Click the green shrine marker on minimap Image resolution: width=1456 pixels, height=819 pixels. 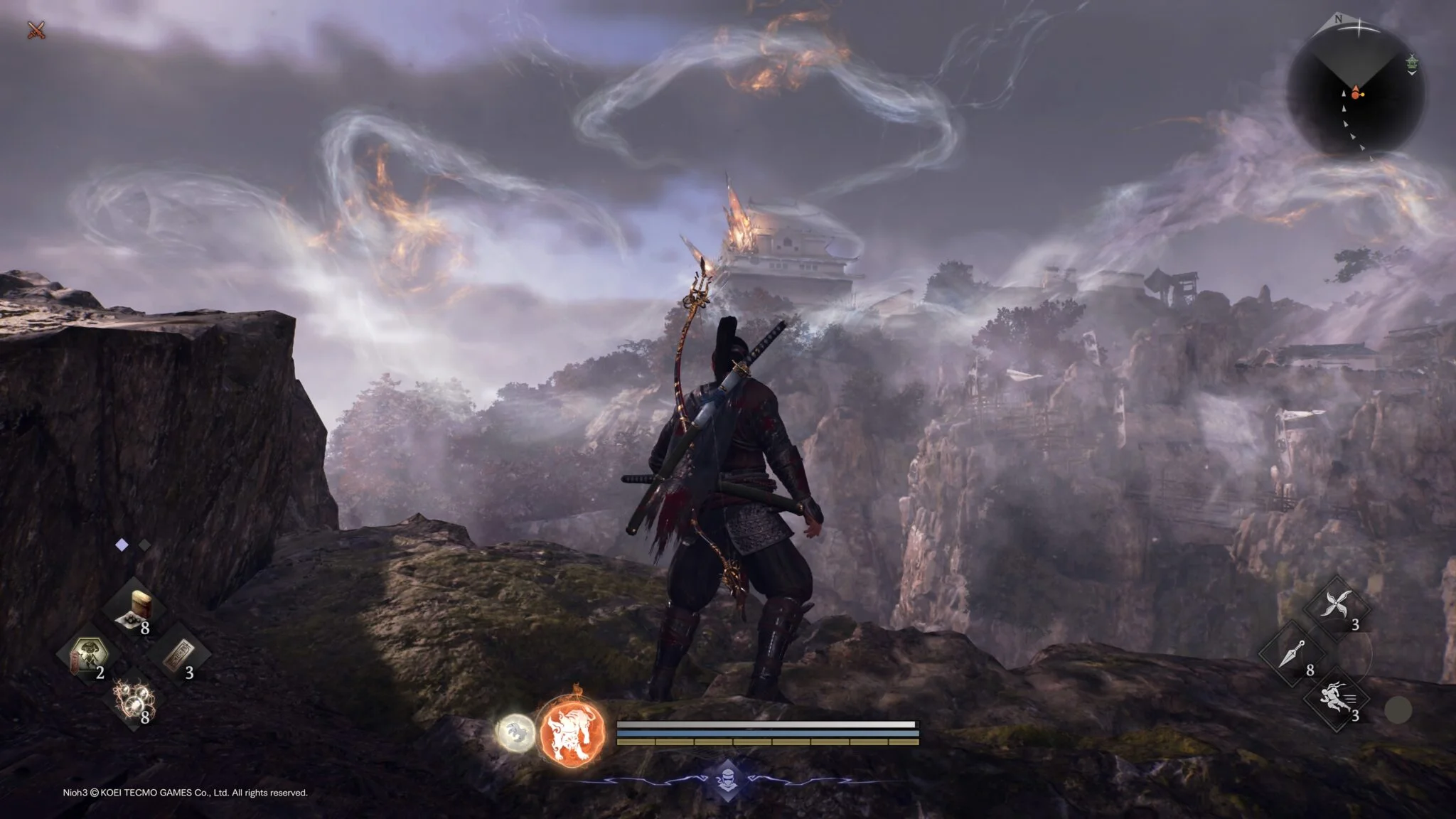[1411, 64]
